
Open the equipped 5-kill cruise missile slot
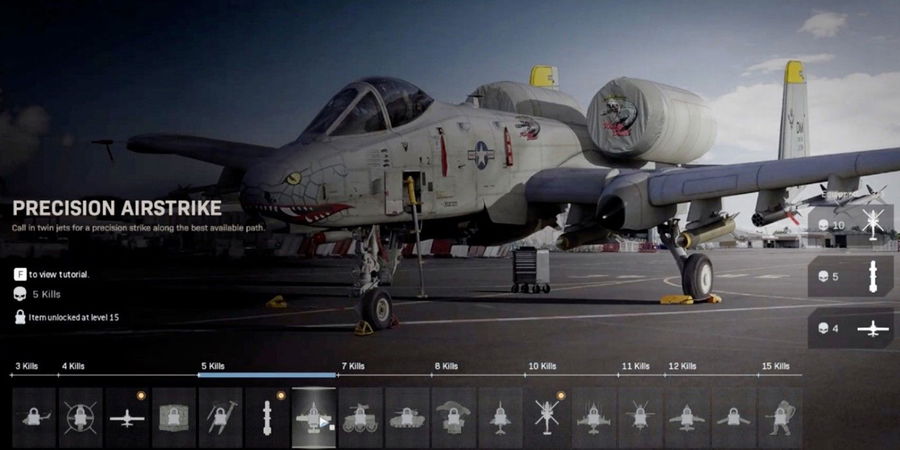point(850,277)
